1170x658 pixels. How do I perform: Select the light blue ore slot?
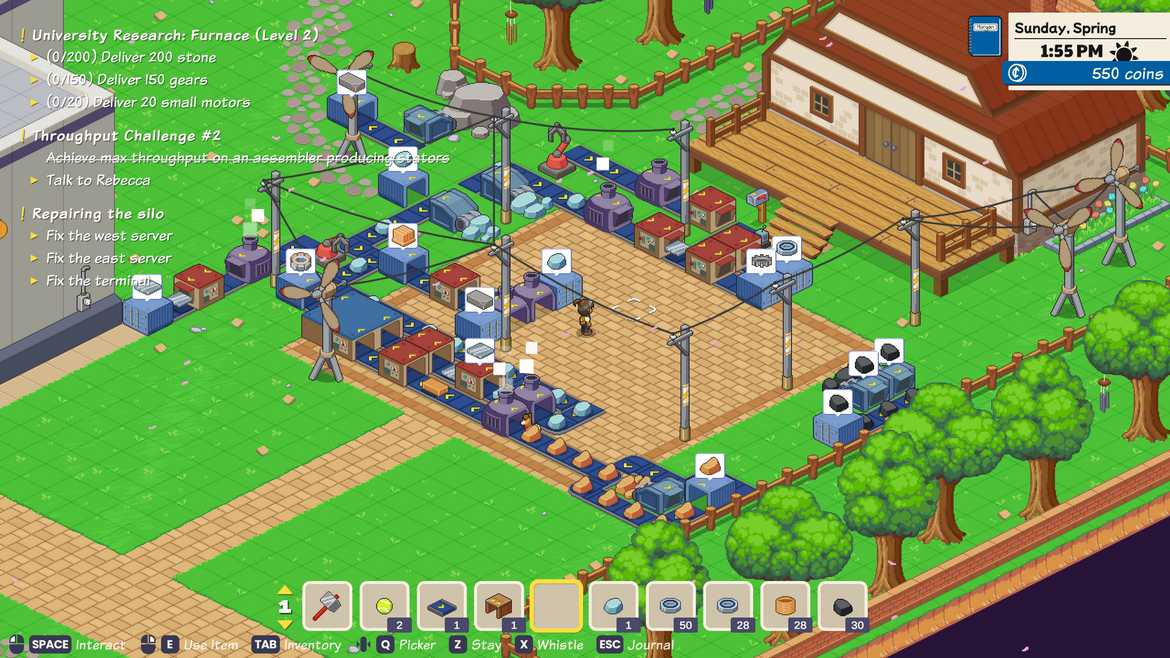click(613, 606)
